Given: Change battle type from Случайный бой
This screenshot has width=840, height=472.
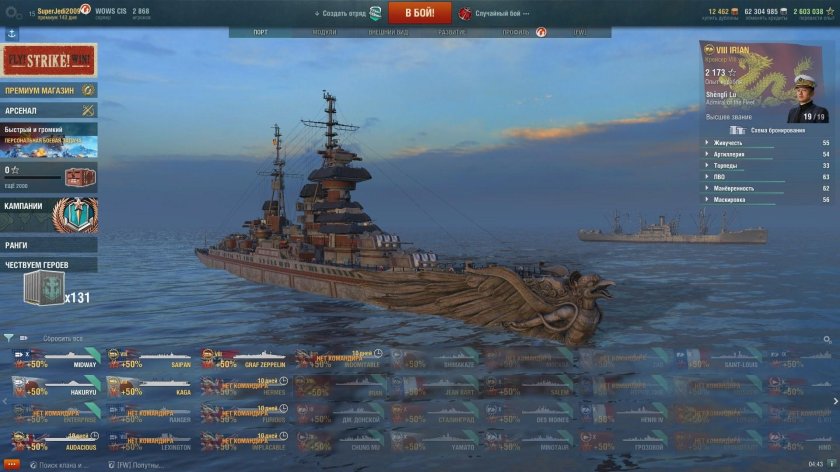Looking at the screenshot, I should tap(498, 13).
